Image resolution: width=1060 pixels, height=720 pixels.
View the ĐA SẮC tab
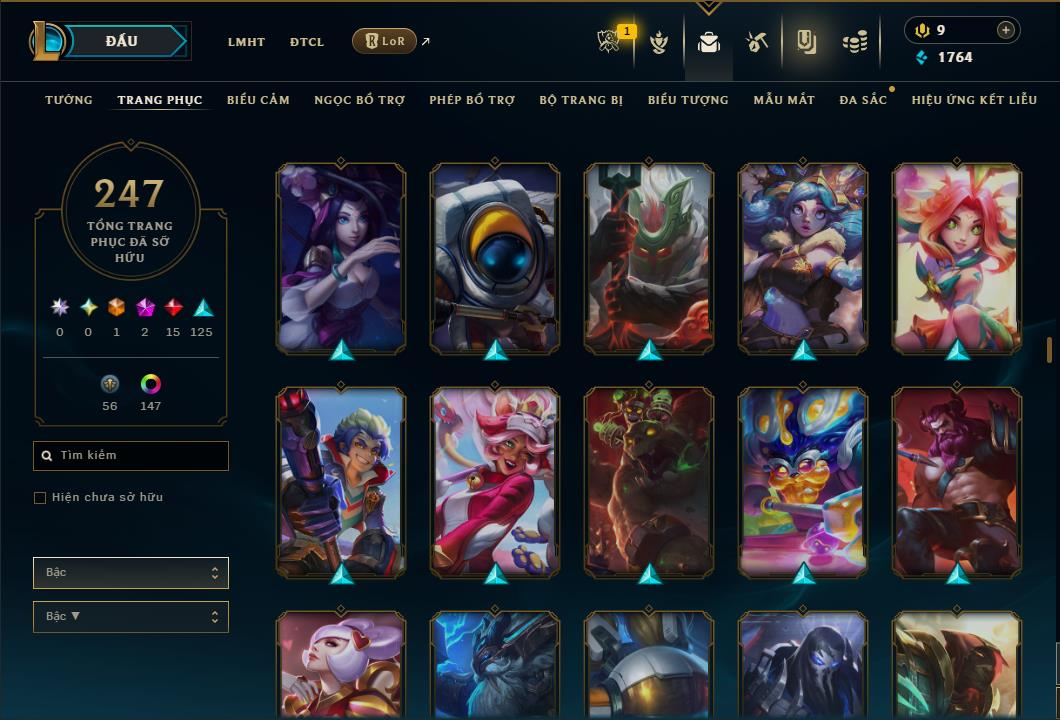[863, 100]
